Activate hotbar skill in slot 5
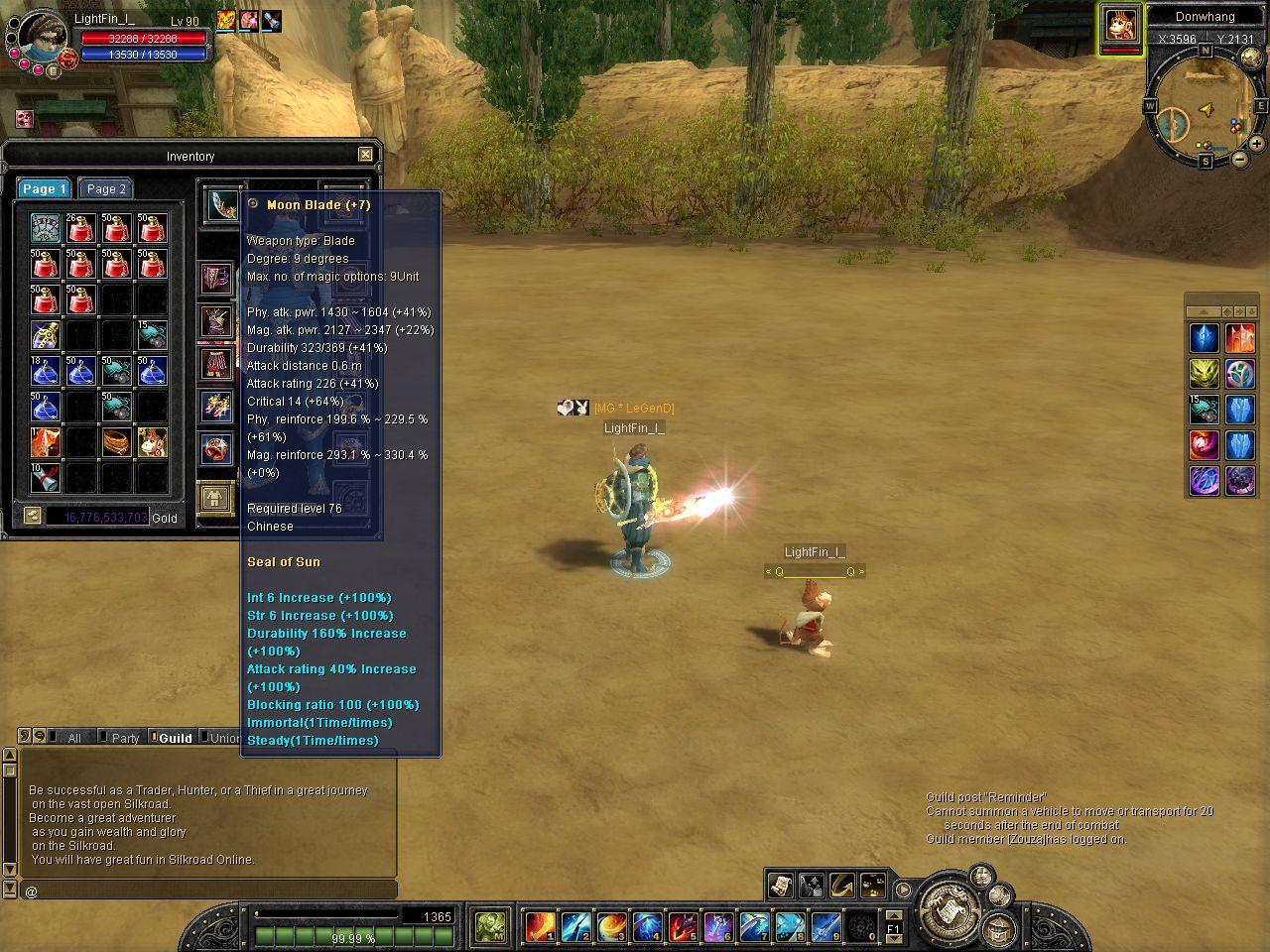This screenshot has width=1270, height=952. [683, 926]
